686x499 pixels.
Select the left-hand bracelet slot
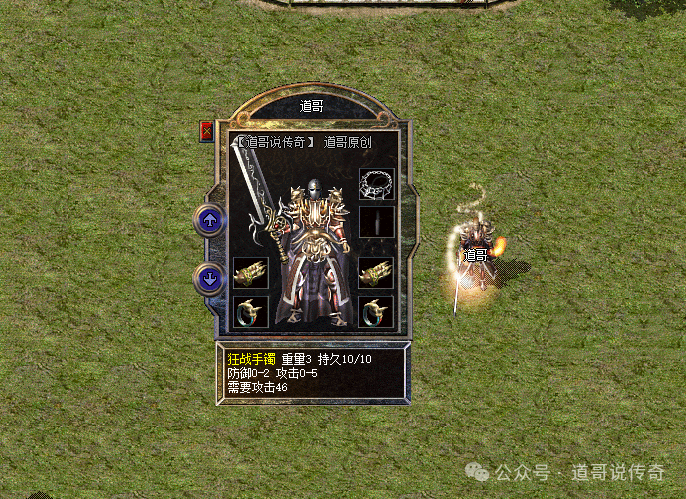pos(249,273)
